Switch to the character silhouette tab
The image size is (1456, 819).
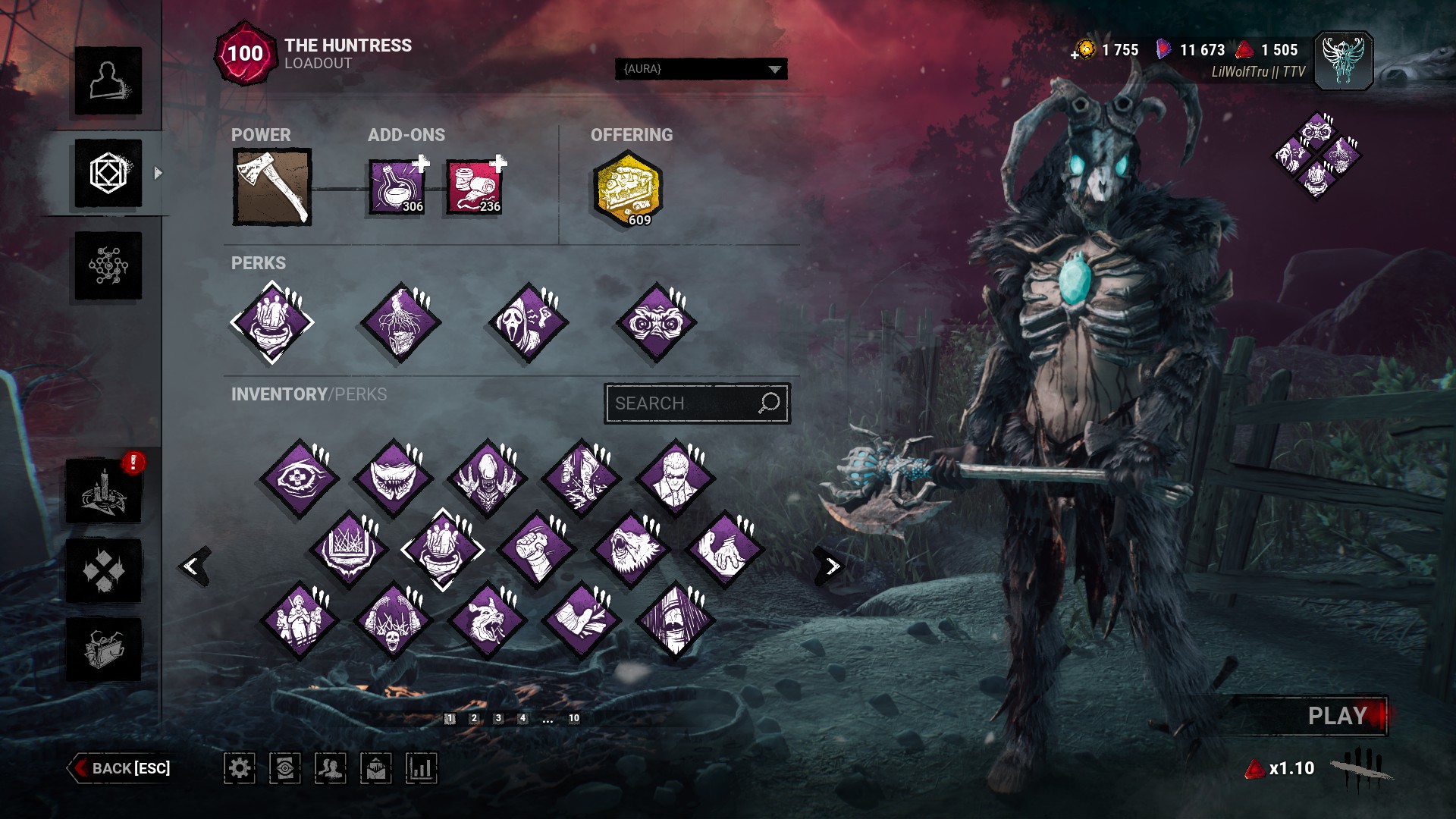click(108, 81)
